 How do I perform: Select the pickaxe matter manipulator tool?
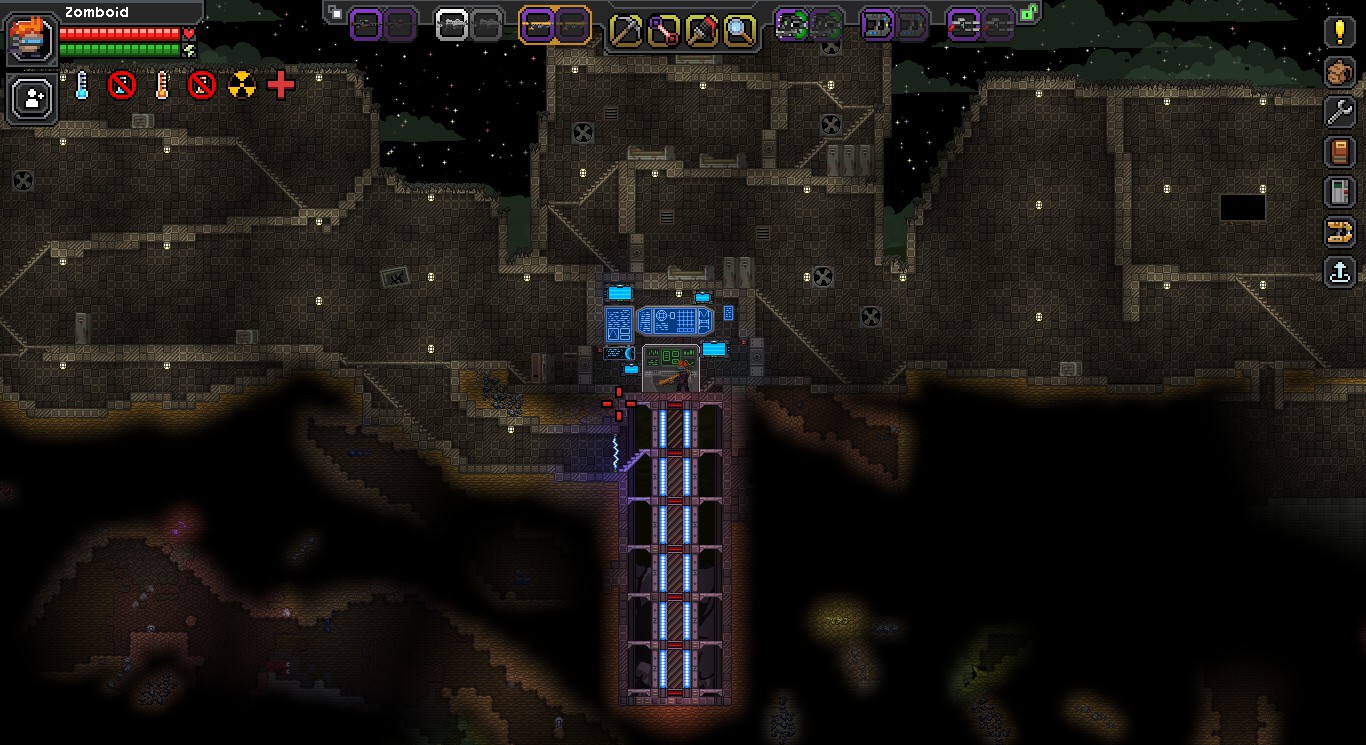626,30
